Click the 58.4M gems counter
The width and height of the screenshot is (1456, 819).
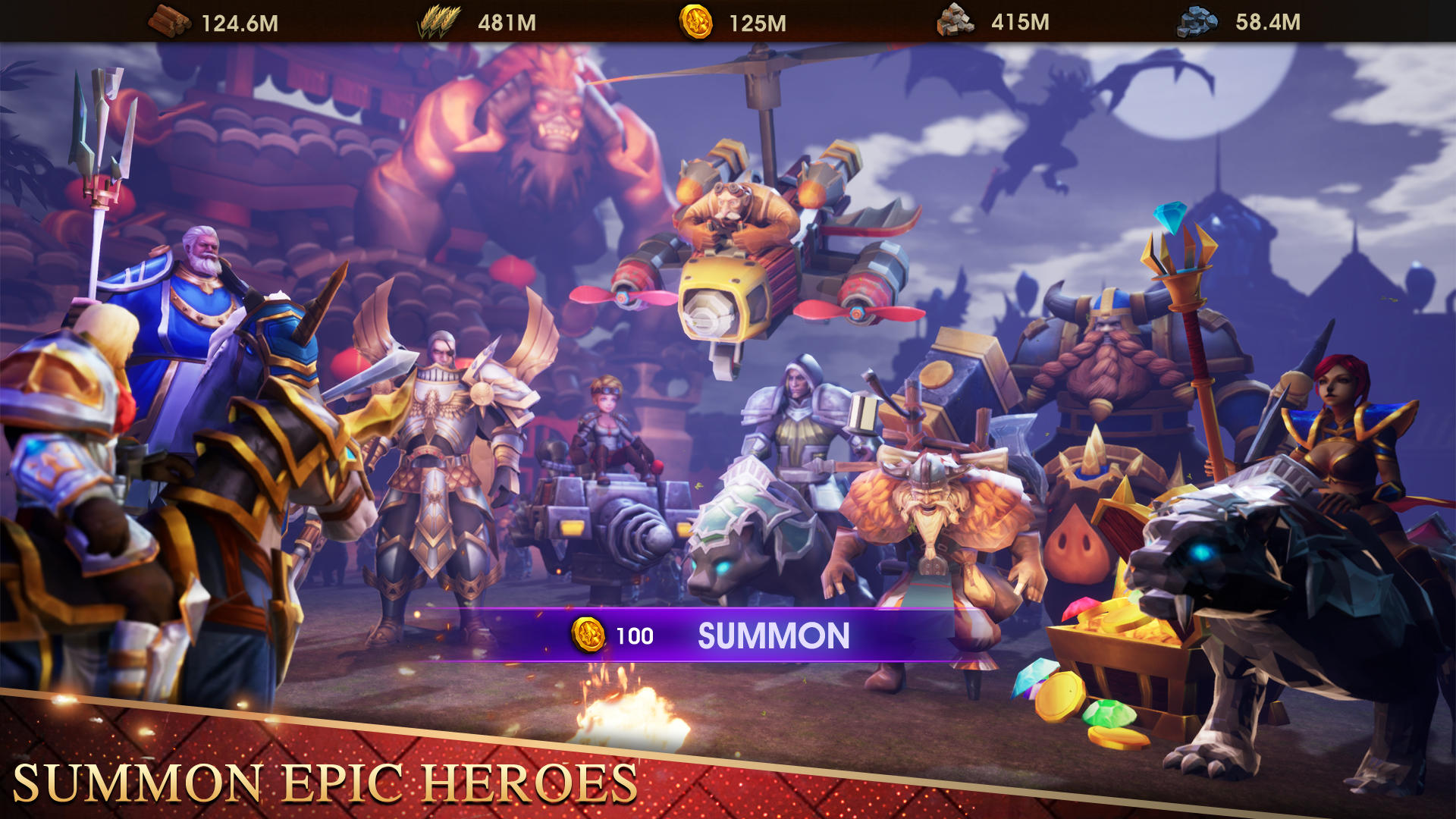click(1269, 21)
